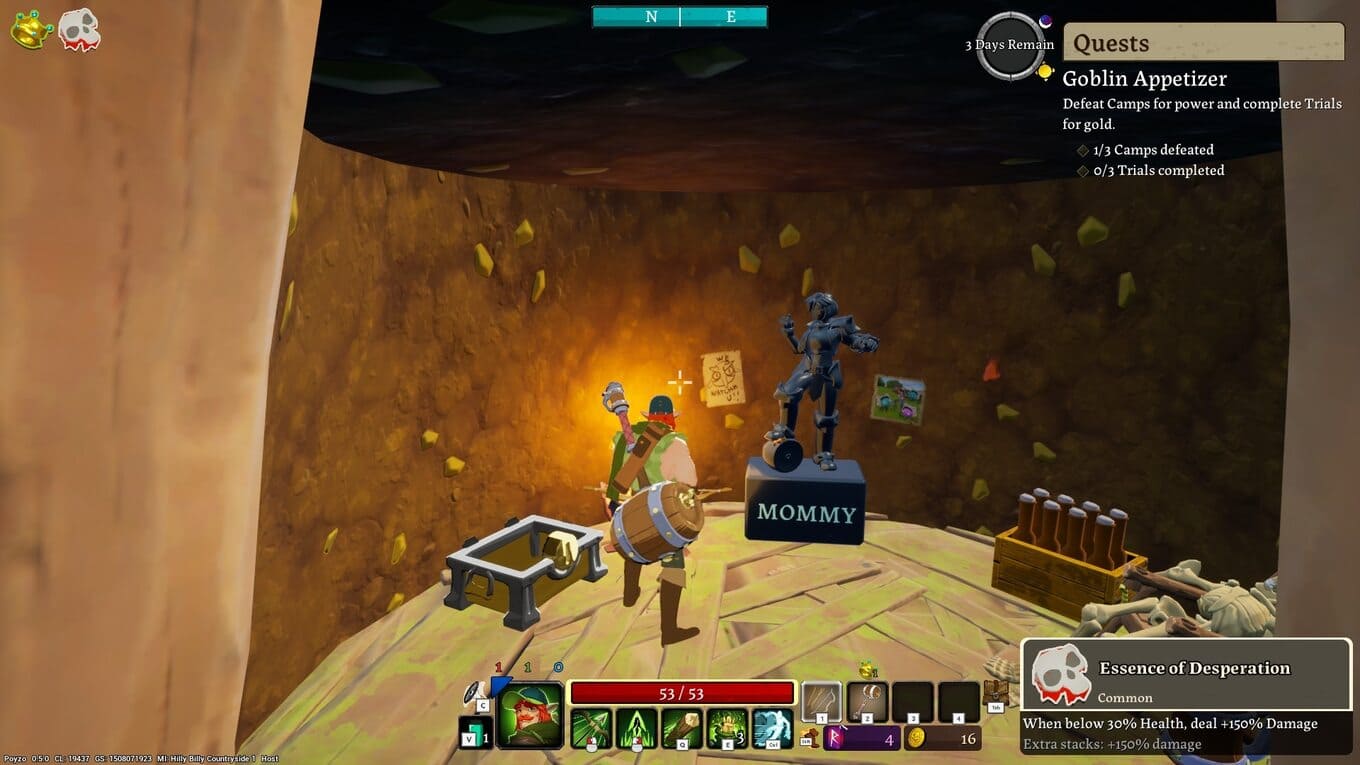Screen dimensions: 1360x765
Task: Activate the wooden log ability
Action: point(682,728)
